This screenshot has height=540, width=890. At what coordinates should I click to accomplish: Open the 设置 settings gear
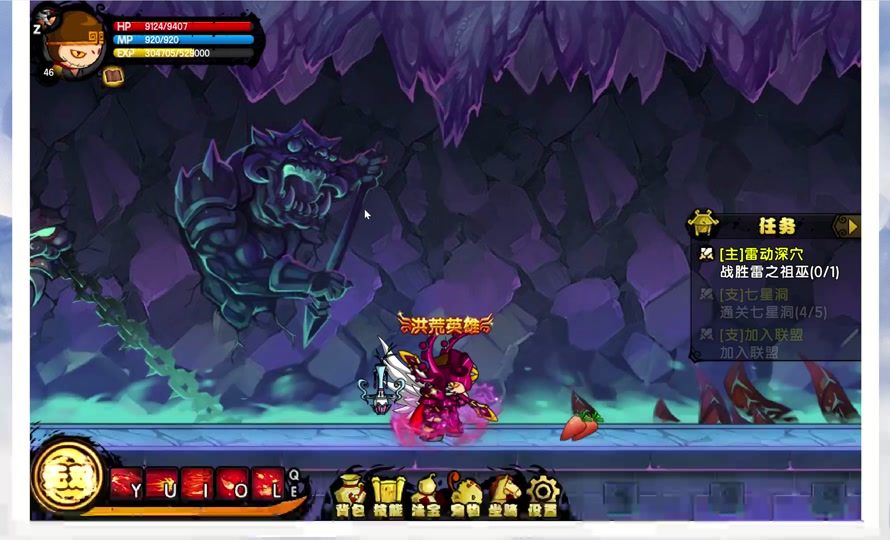pyautogui.click(x=543, y=495)
